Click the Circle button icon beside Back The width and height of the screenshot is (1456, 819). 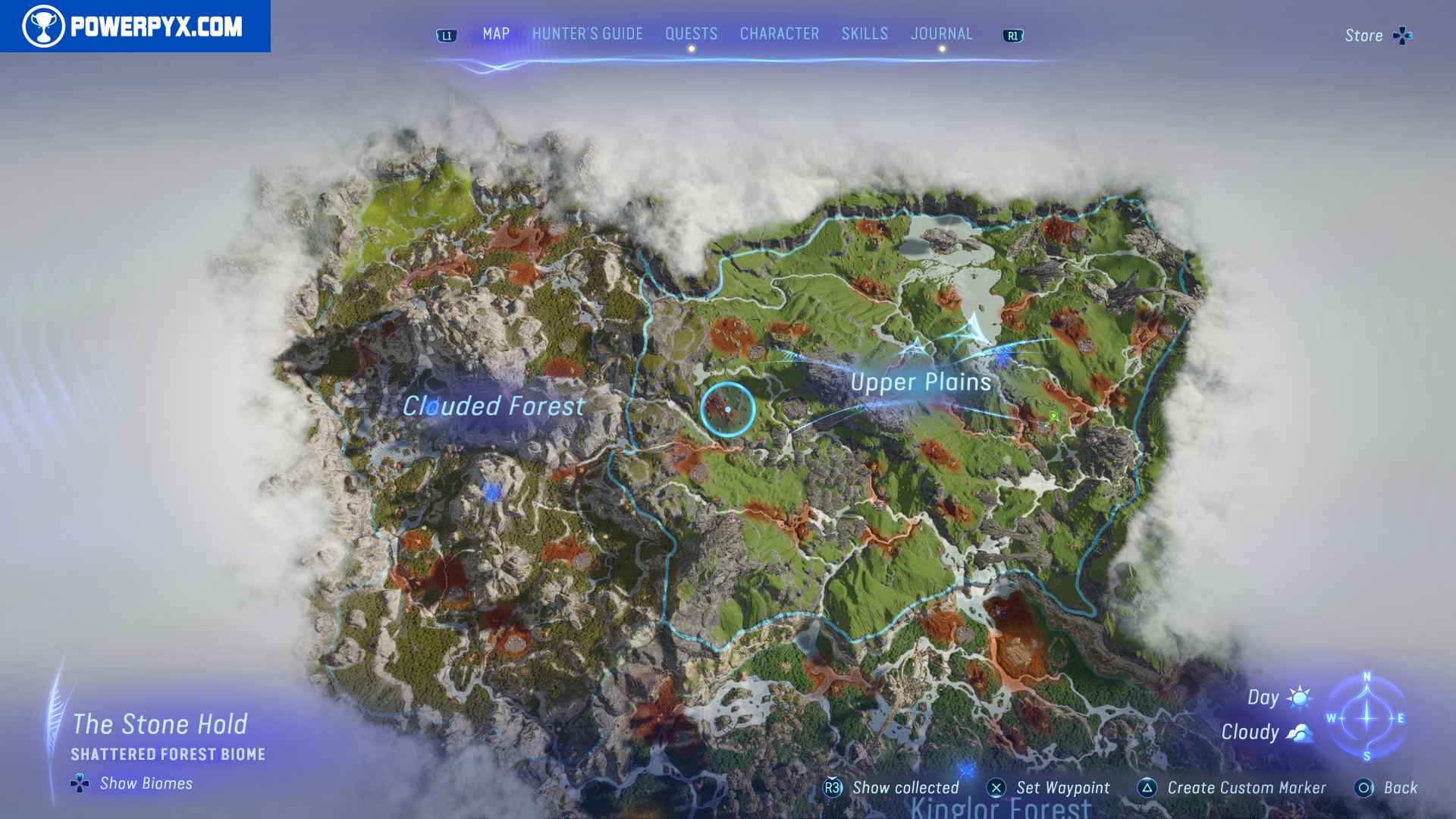1366,788
